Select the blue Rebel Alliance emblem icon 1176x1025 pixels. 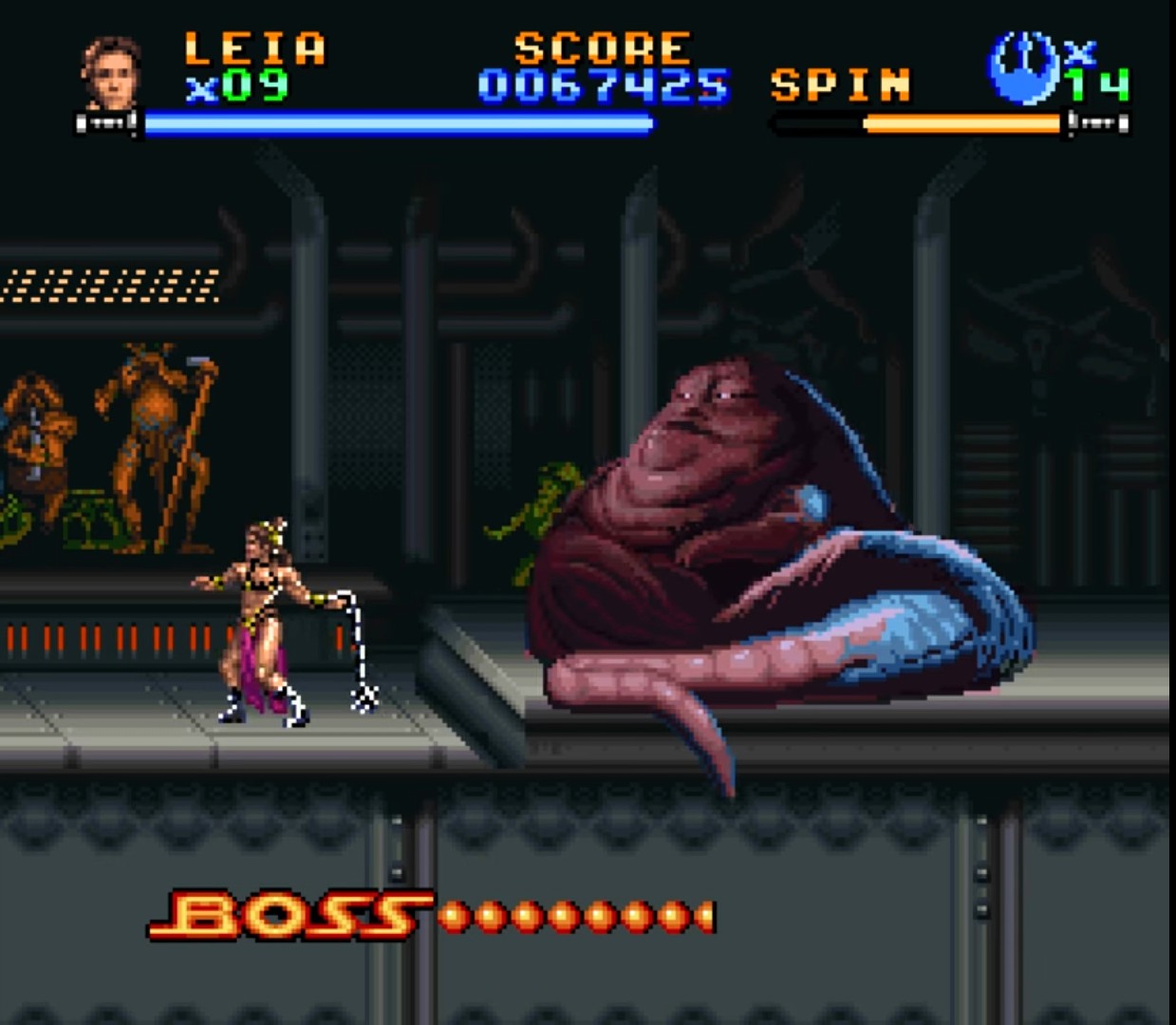point(1022,67)
